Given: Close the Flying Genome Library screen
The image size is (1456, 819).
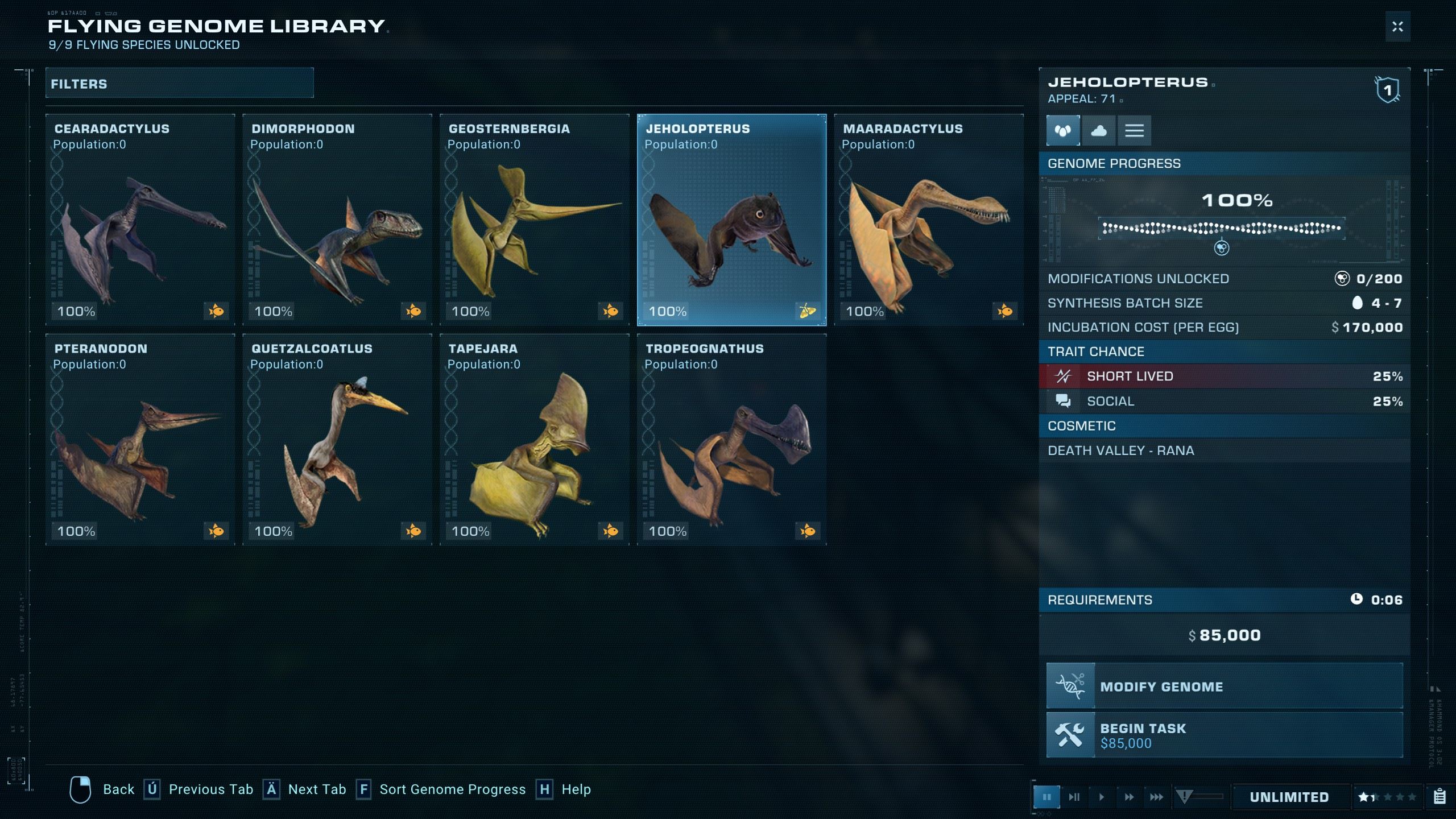Looking at the screenshot, I should [1397, 27].
